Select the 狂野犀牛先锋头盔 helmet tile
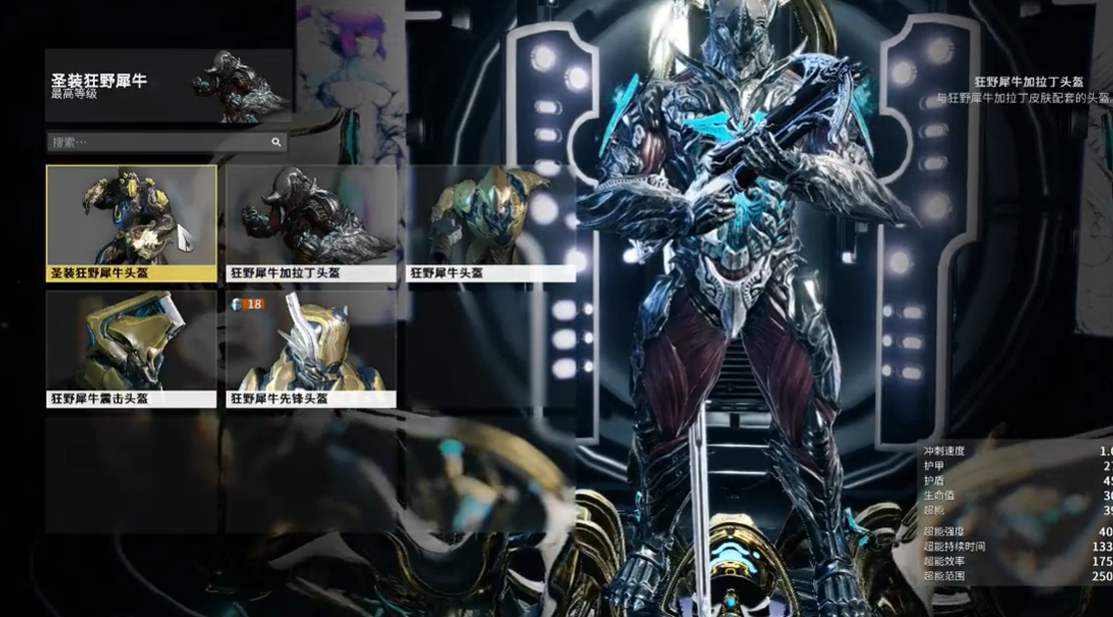The width and height of the screenshot is (1113, 617). pos(310,349)
